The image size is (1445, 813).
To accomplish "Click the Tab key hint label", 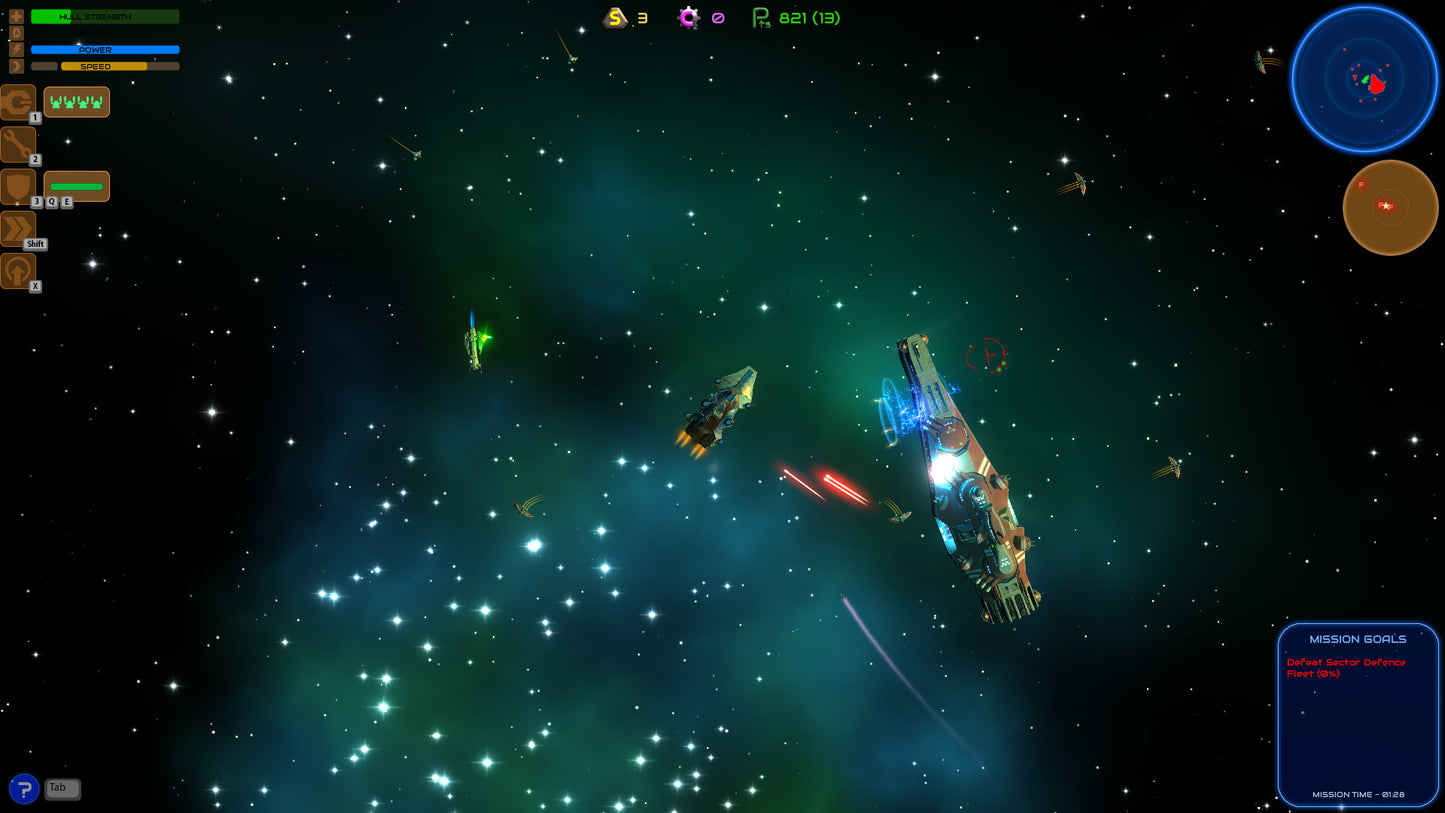I will [62, 789].
